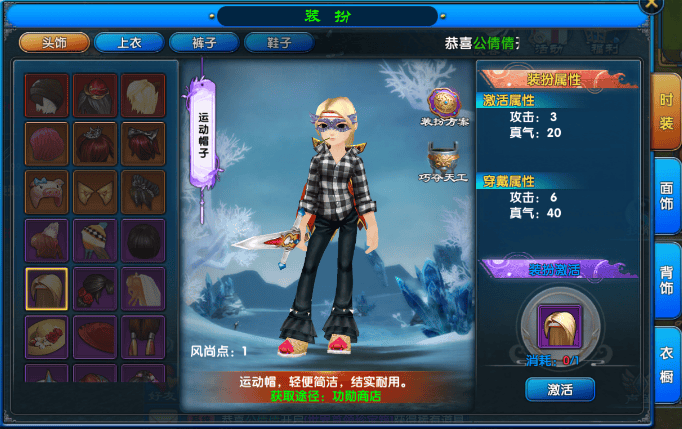682x429 pixels.
Task: Choose the pink pig hat slot
Action: [47, 191]
